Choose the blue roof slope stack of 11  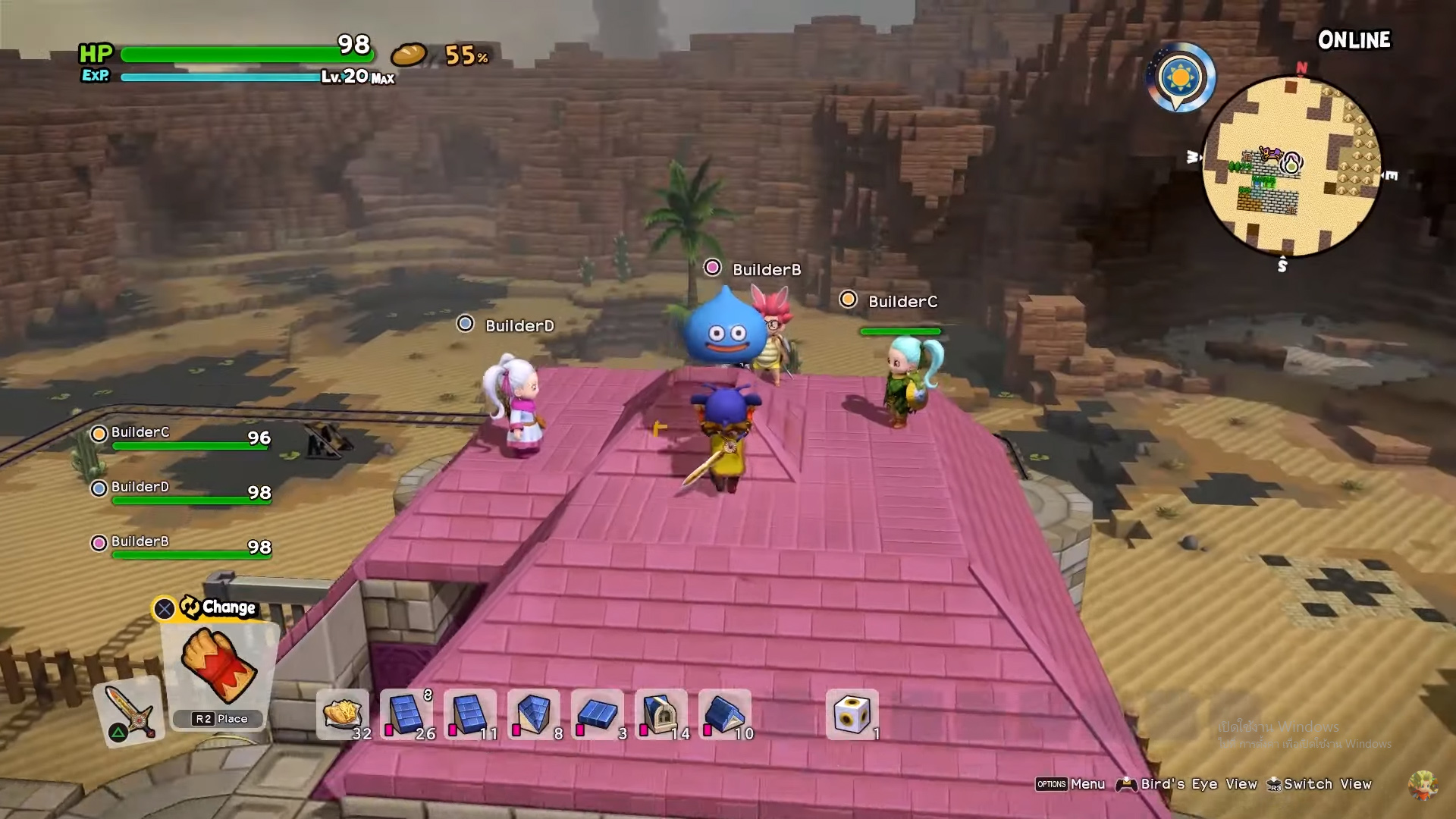470,714
